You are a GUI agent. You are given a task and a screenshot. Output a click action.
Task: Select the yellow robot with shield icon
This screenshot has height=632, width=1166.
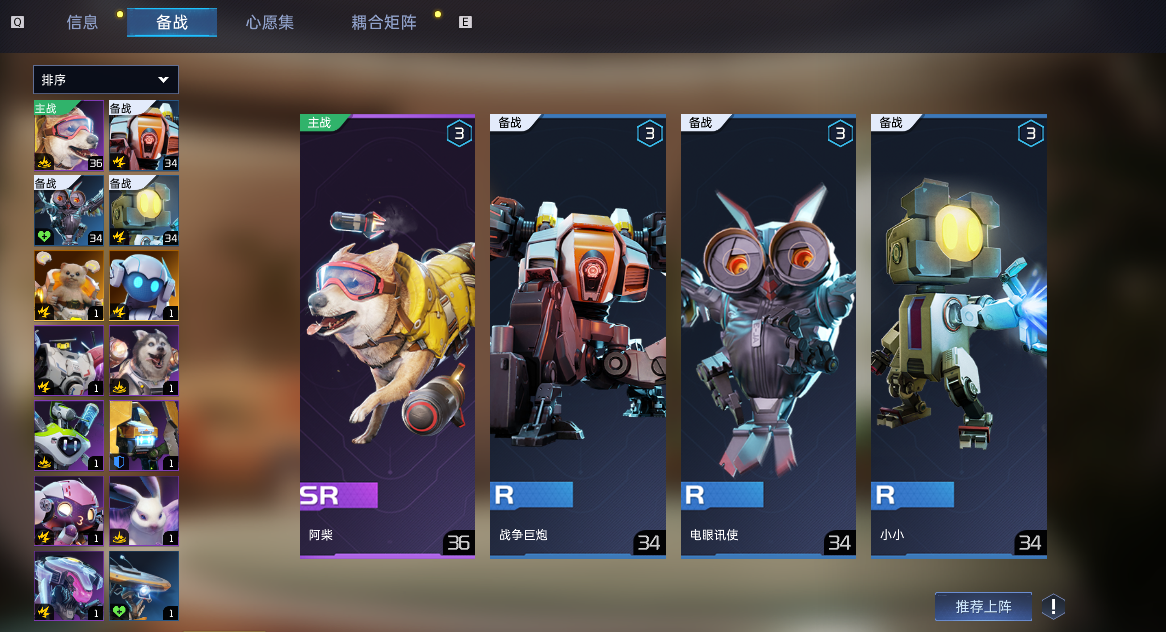[x=144, y=435]
